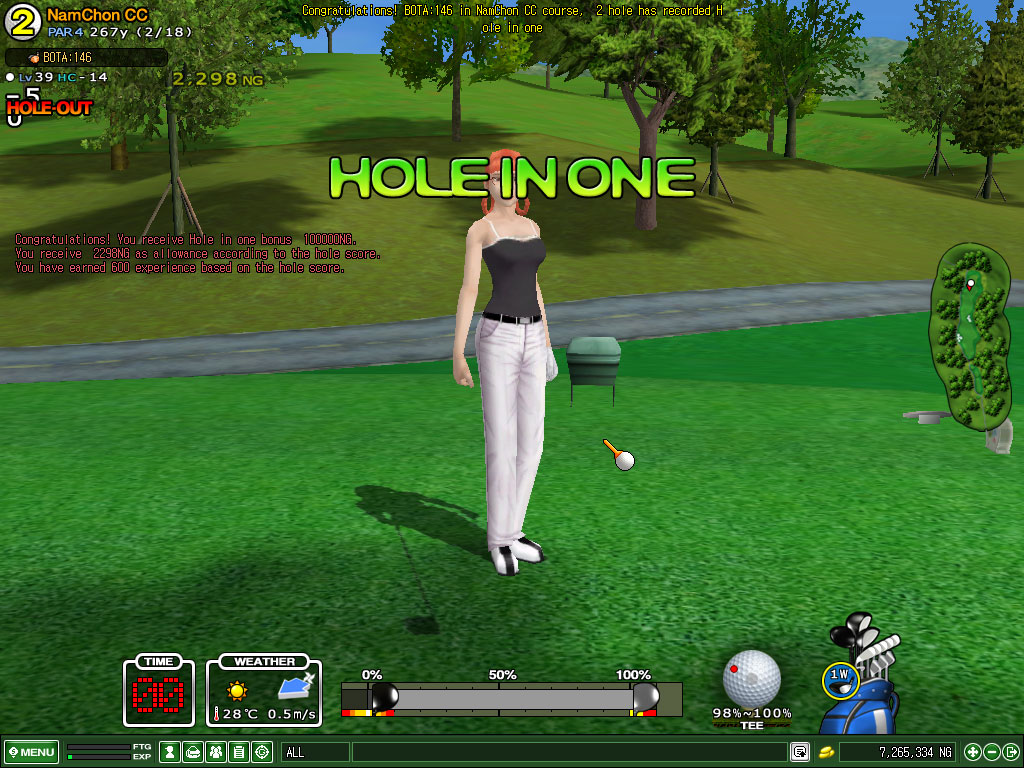Open the two-people group icon

pyautogui.click(x=216, y=752)
